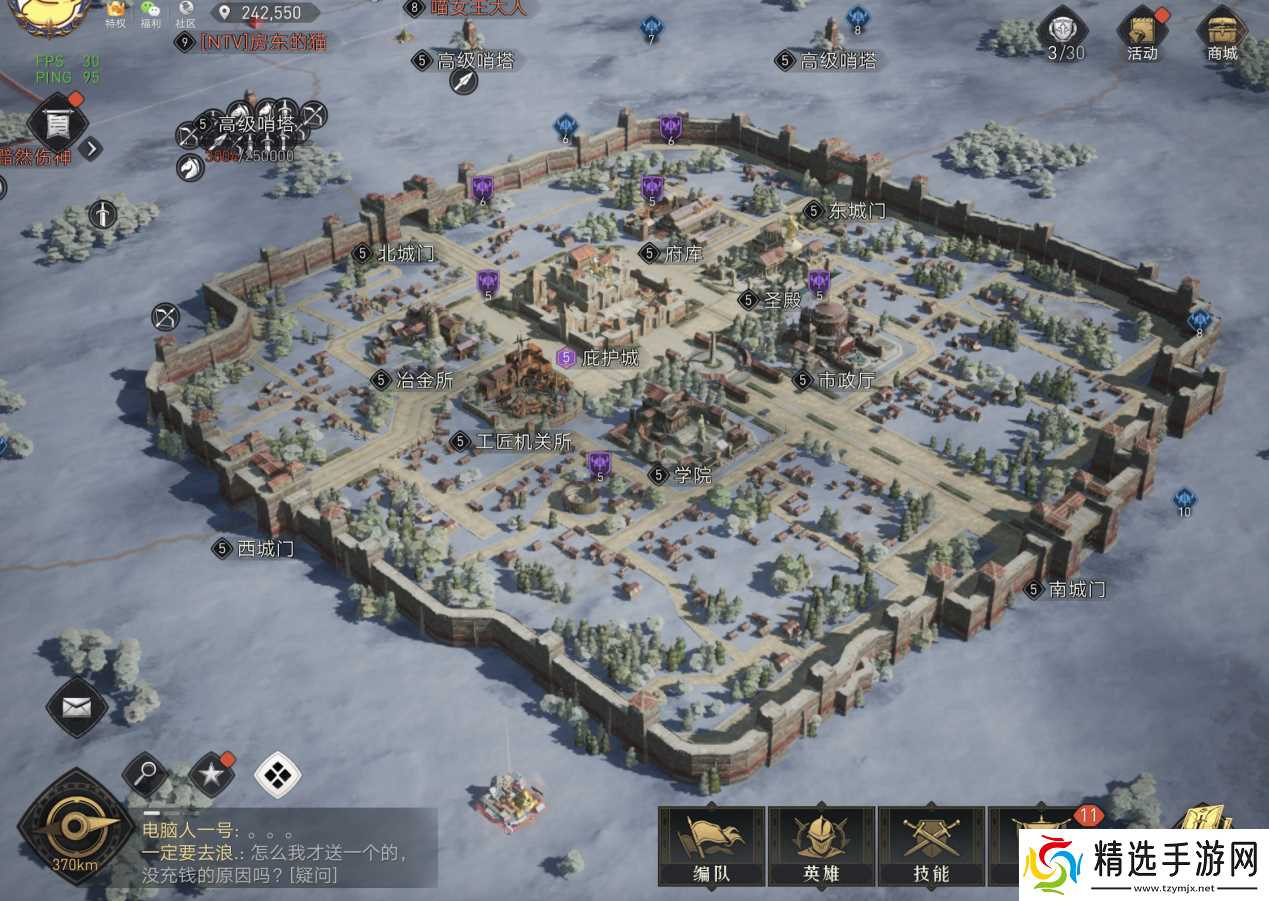Click the white four-diamond grid button

pyautogui.click(x=277, y=773)
